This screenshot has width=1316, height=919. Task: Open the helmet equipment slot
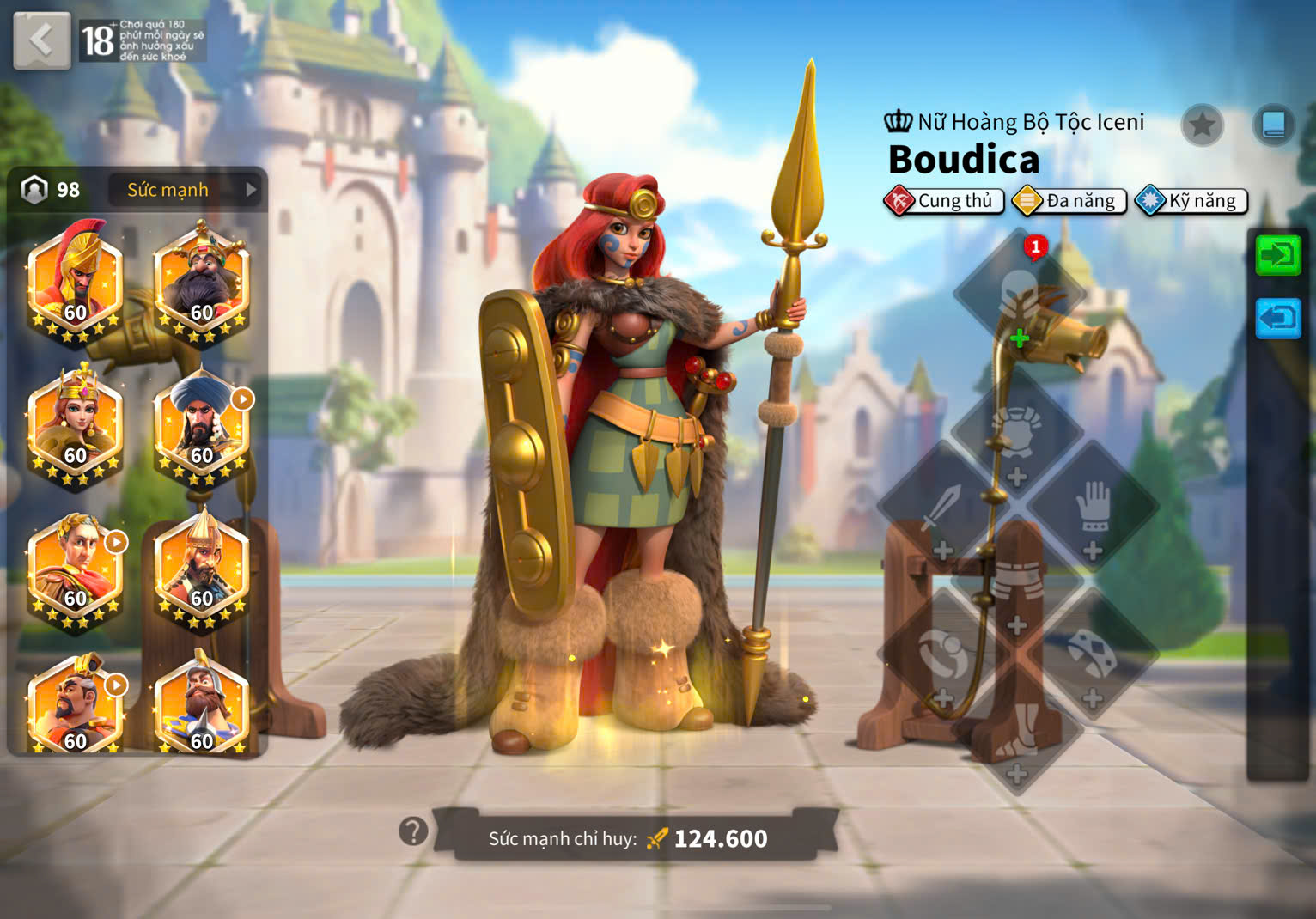click(x=1018, y=294)
